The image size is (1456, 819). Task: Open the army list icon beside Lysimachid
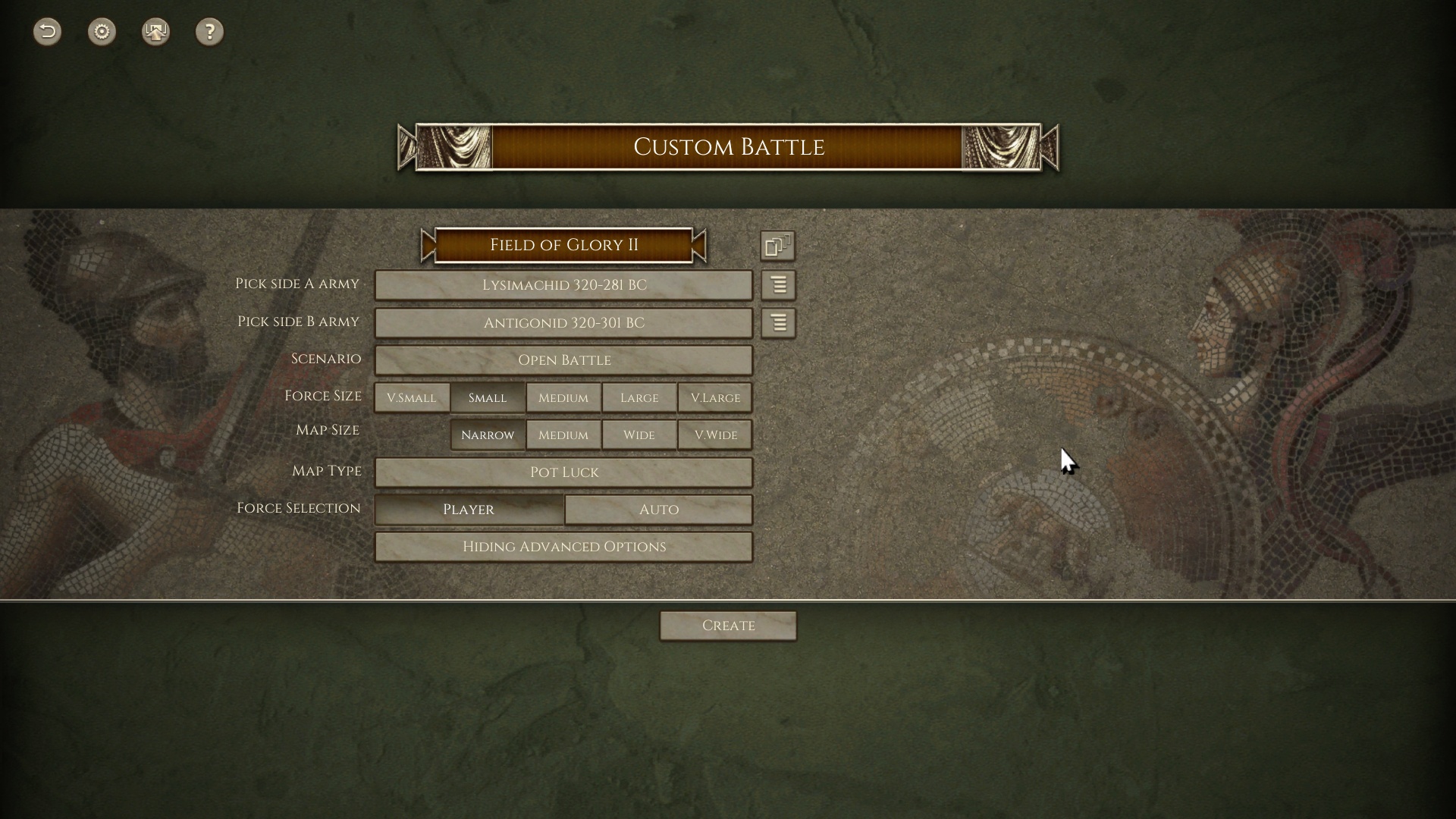click(x=778, y=285)
